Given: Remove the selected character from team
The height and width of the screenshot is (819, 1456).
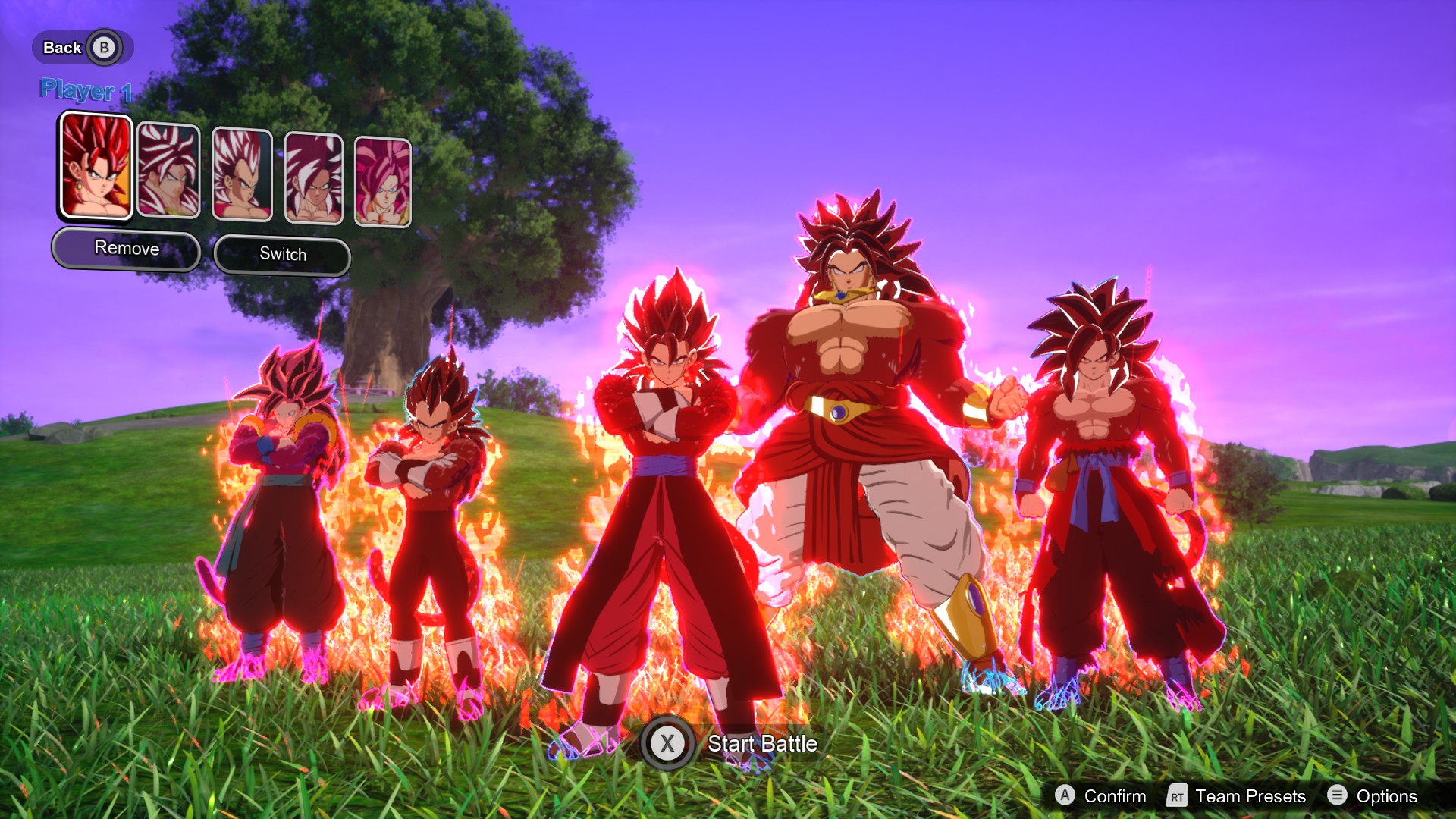Looking at the screenshot, I should pos(127,249).
